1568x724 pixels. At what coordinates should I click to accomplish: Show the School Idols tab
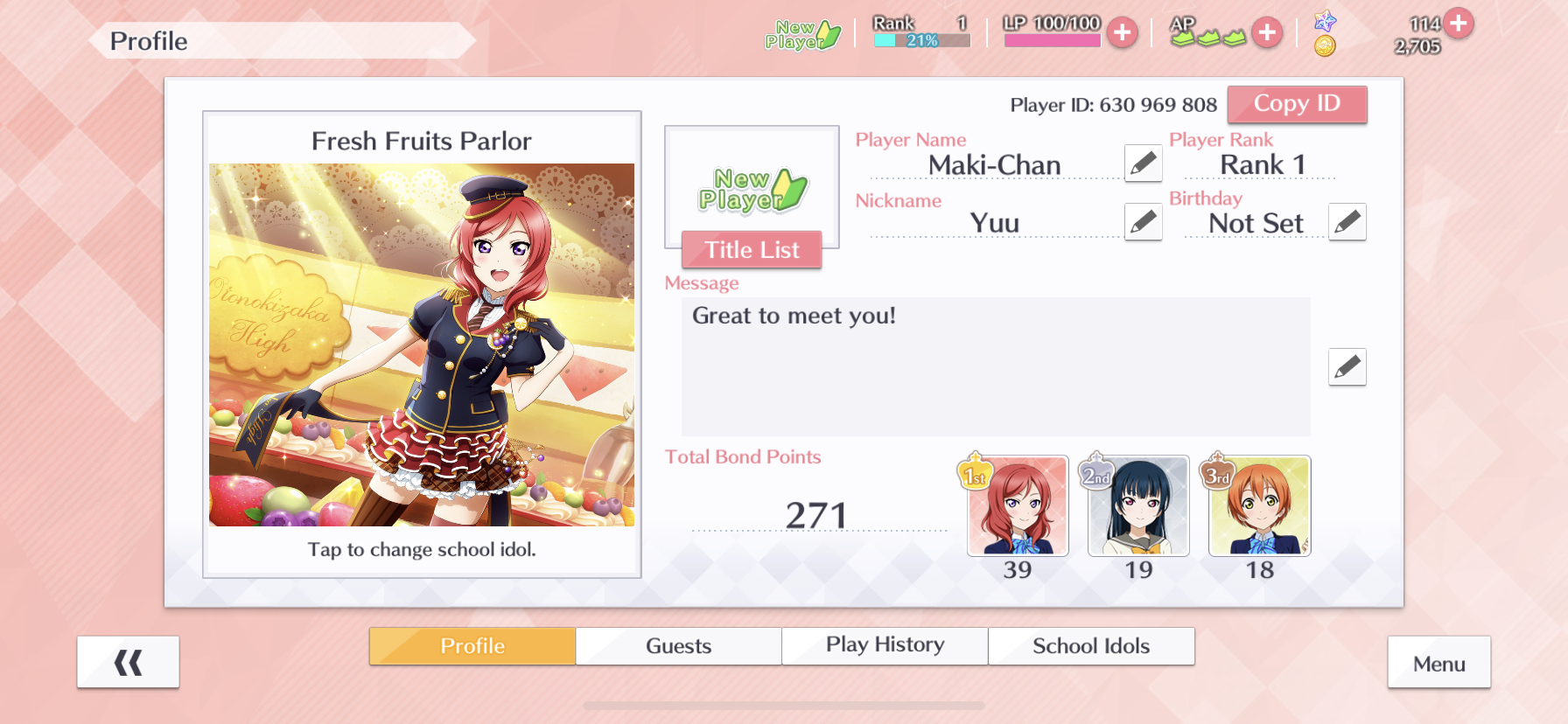tap(1091, 646)
